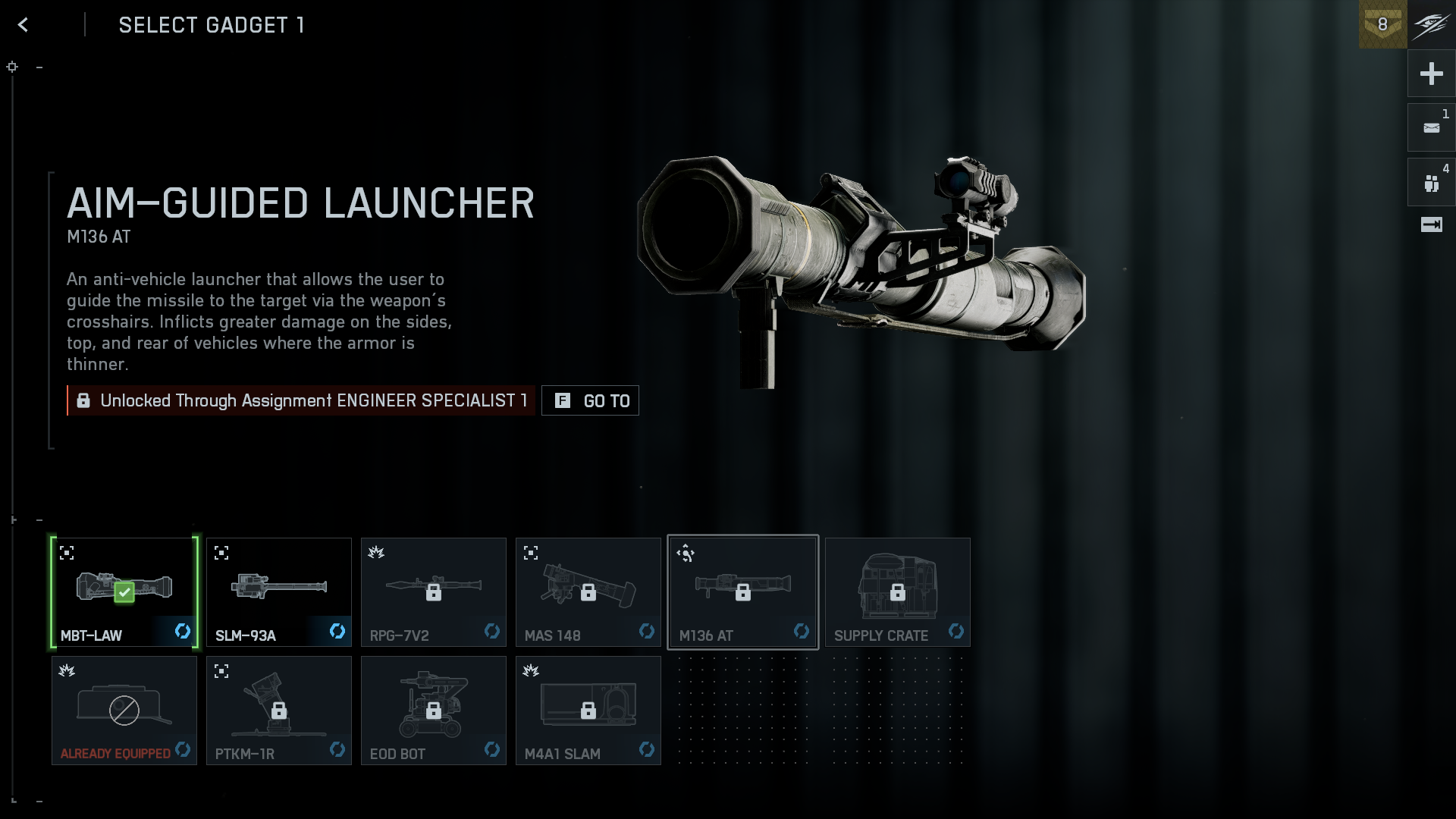Go back using the top-left arrow
1456x819 pixels.
tap(23, 25)
